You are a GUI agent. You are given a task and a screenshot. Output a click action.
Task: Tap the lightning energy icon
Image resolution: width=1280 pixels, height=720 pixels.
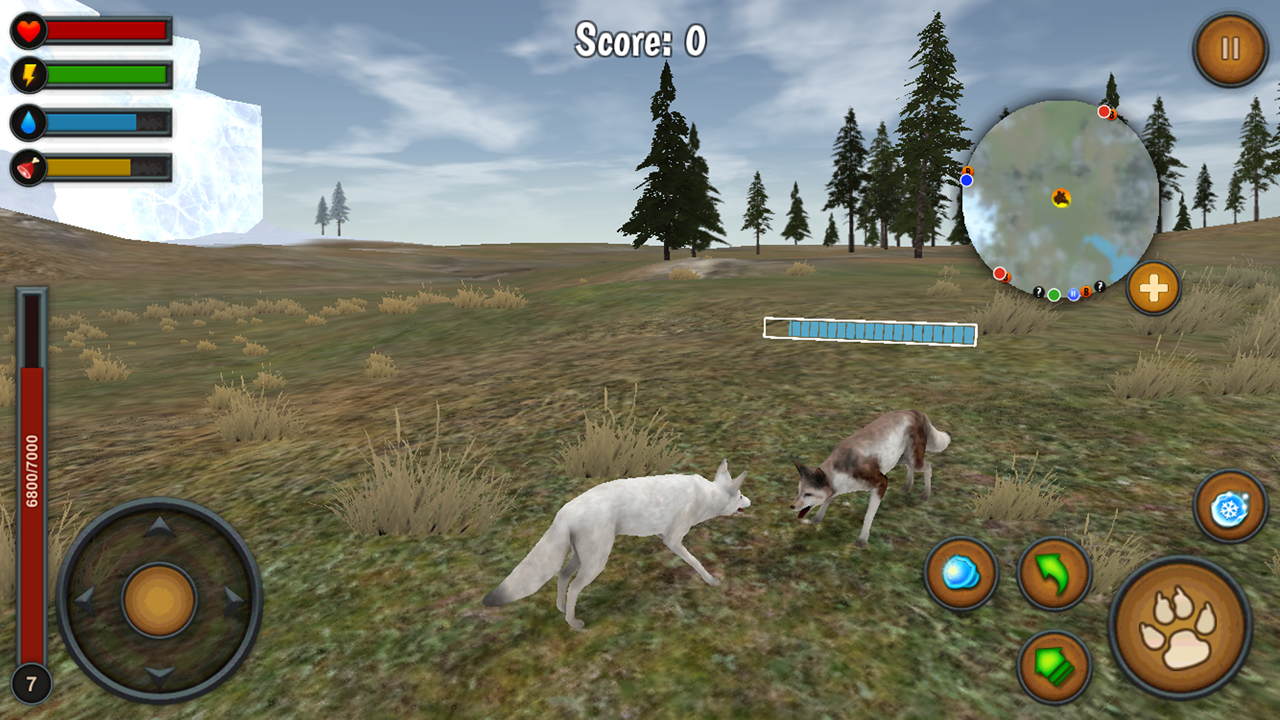pyautogui.click(x=28, y=72)
